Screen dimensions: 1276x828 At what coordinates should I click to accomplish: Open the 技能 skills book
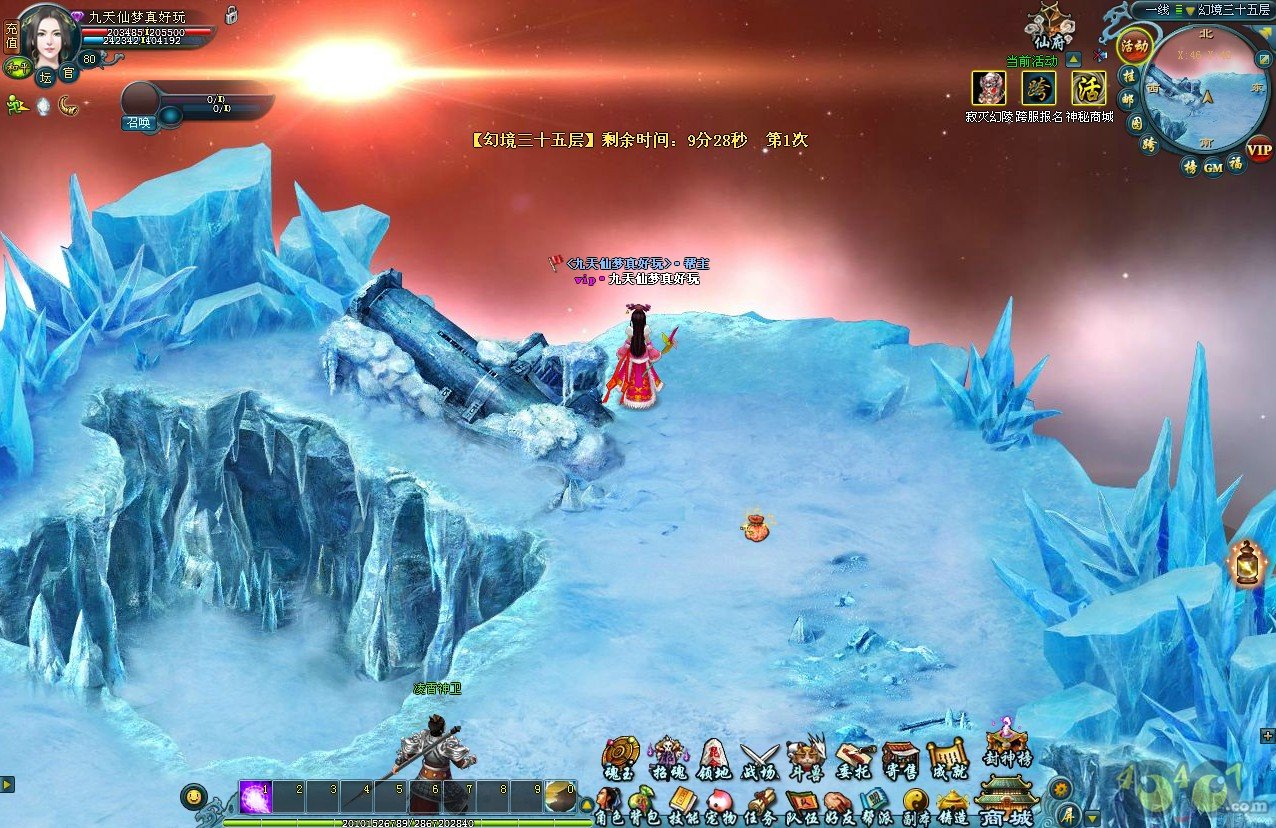pos(684,805)
